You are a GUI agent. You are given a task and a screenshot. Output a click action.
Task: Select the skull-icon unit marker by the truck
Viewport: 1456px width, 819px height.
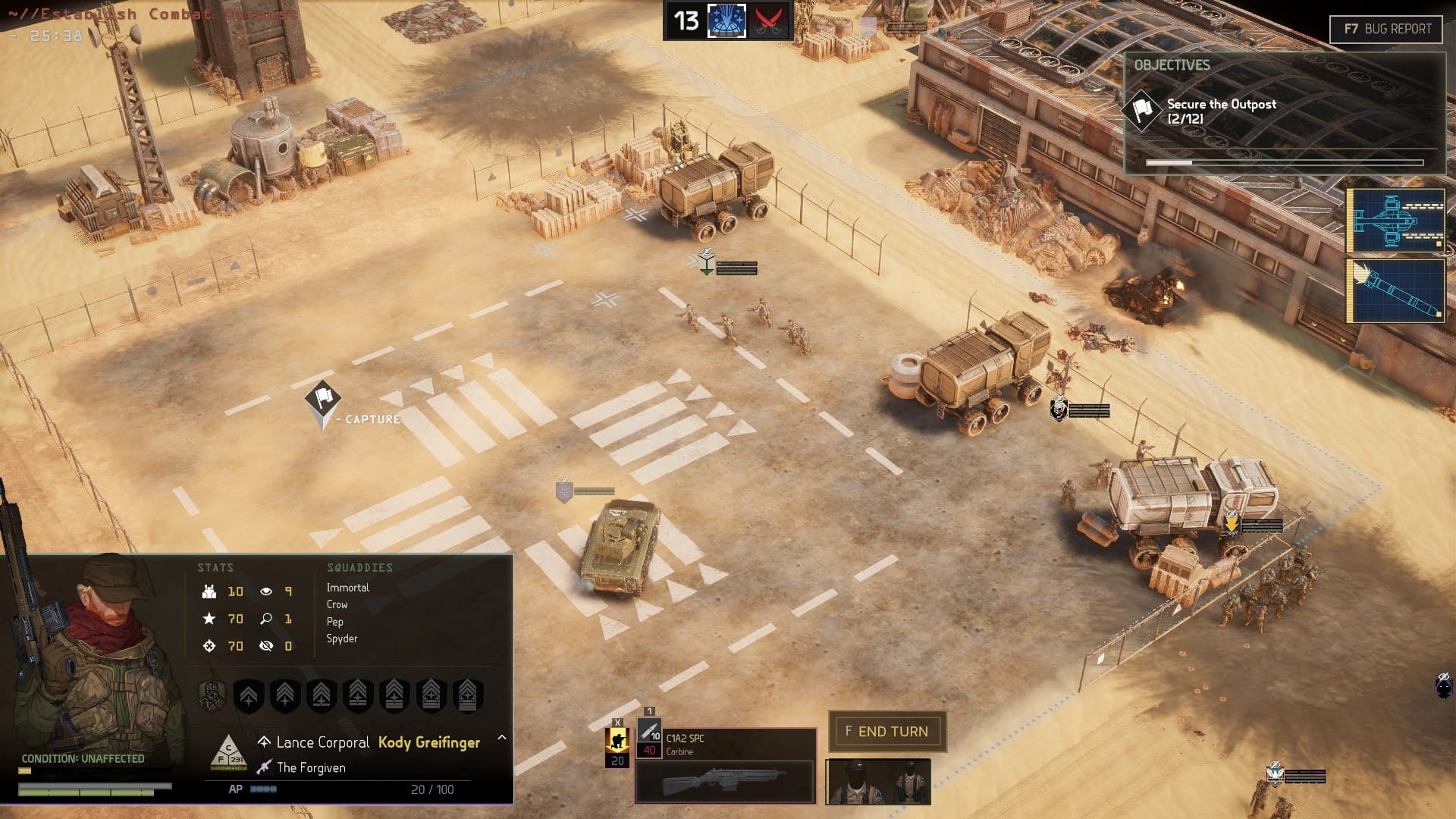click(1059, 409)
